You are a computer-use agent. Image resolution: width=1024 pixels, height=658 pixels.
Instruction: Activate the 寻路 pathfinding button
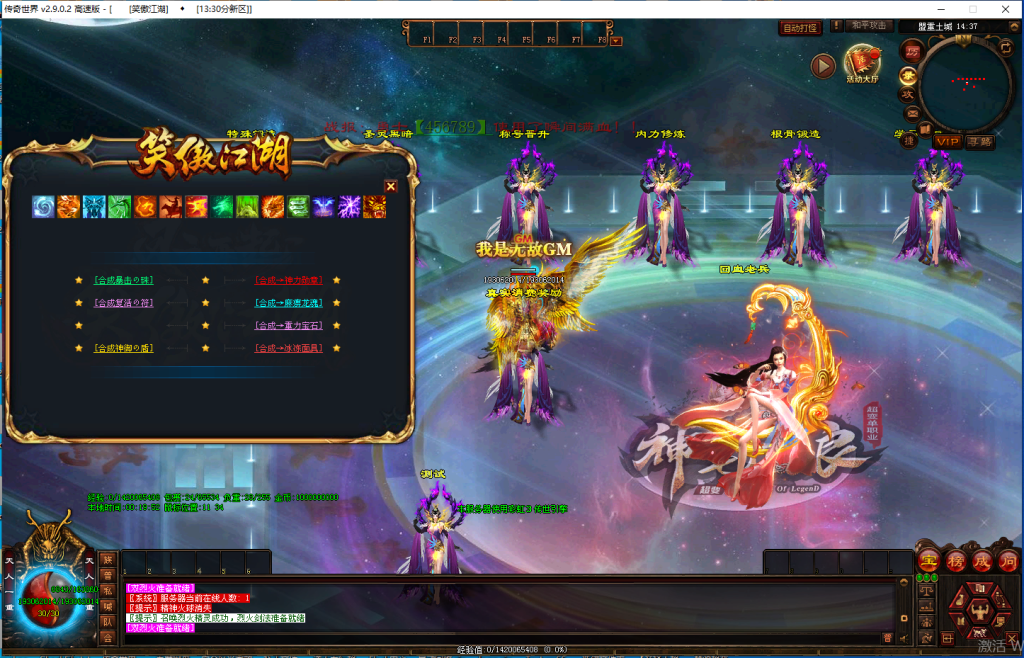pos(980,141)
